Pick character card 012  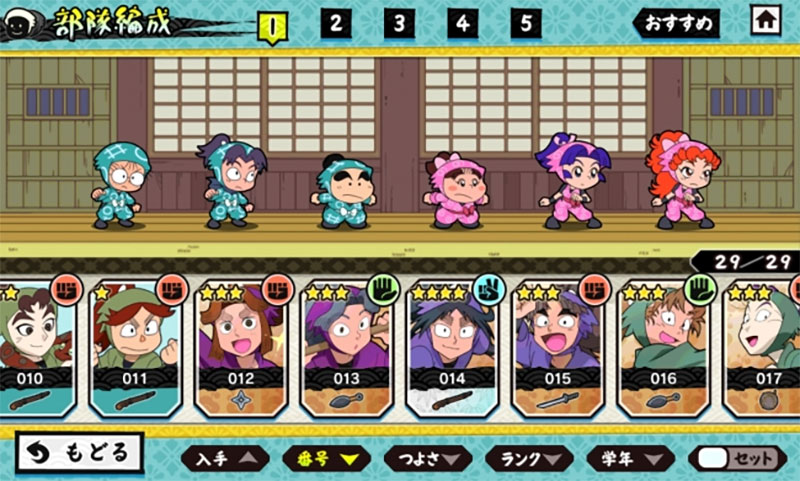(x=240, y=350)
